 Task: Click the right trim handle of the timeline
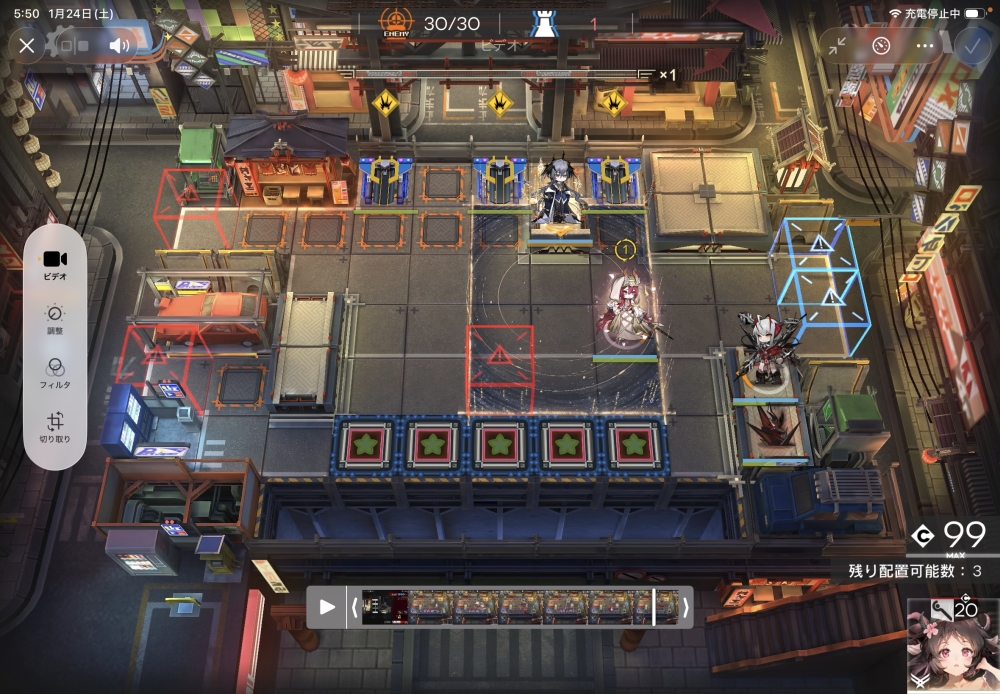[685, 607]
